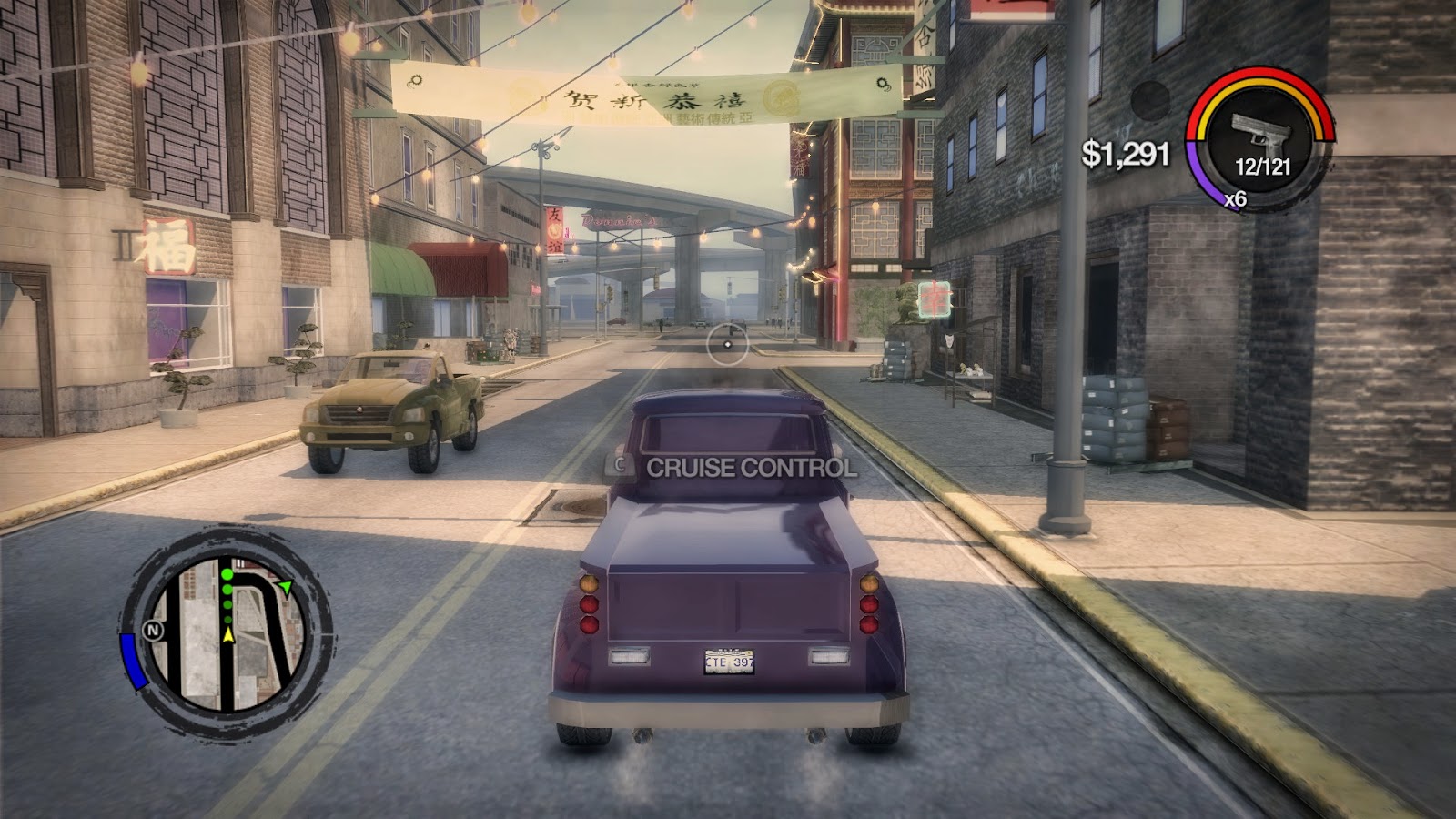Click the green destination marker on minimap
Viewport: 1456px width, 819px height.
click(x=285, y=589)
